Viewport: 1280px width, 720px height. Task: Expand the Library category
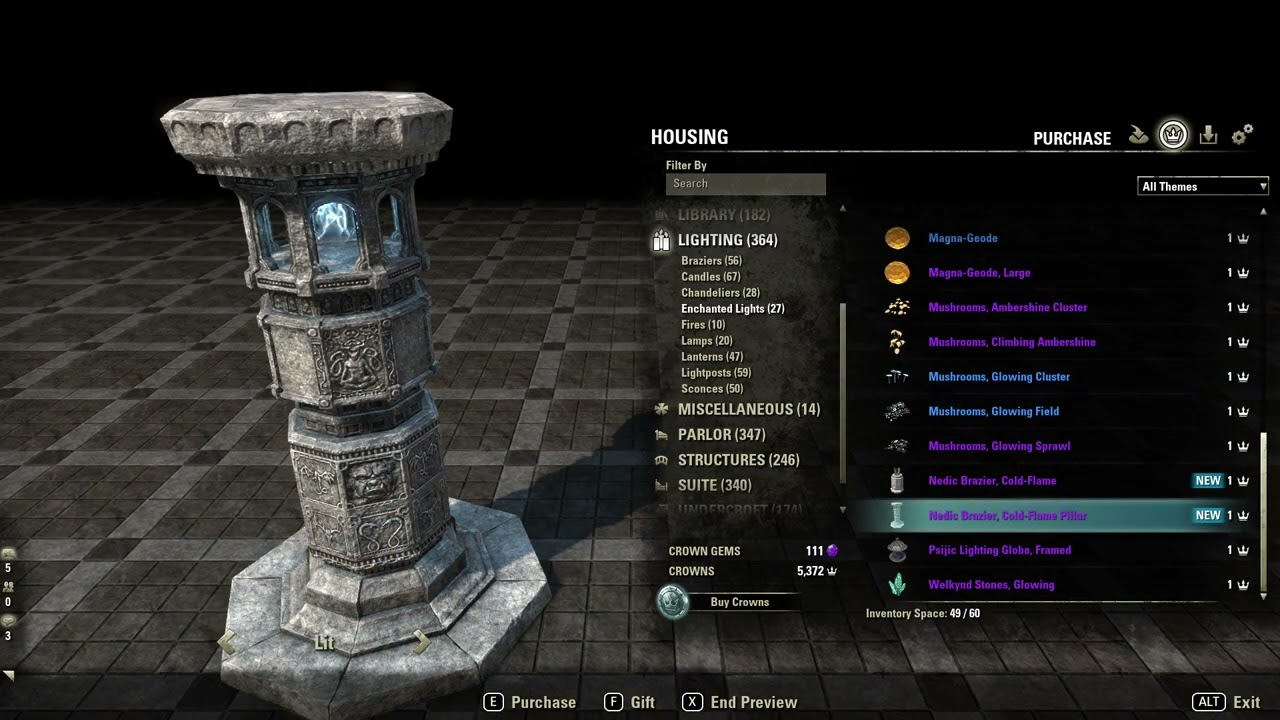(x=723, y=215)
